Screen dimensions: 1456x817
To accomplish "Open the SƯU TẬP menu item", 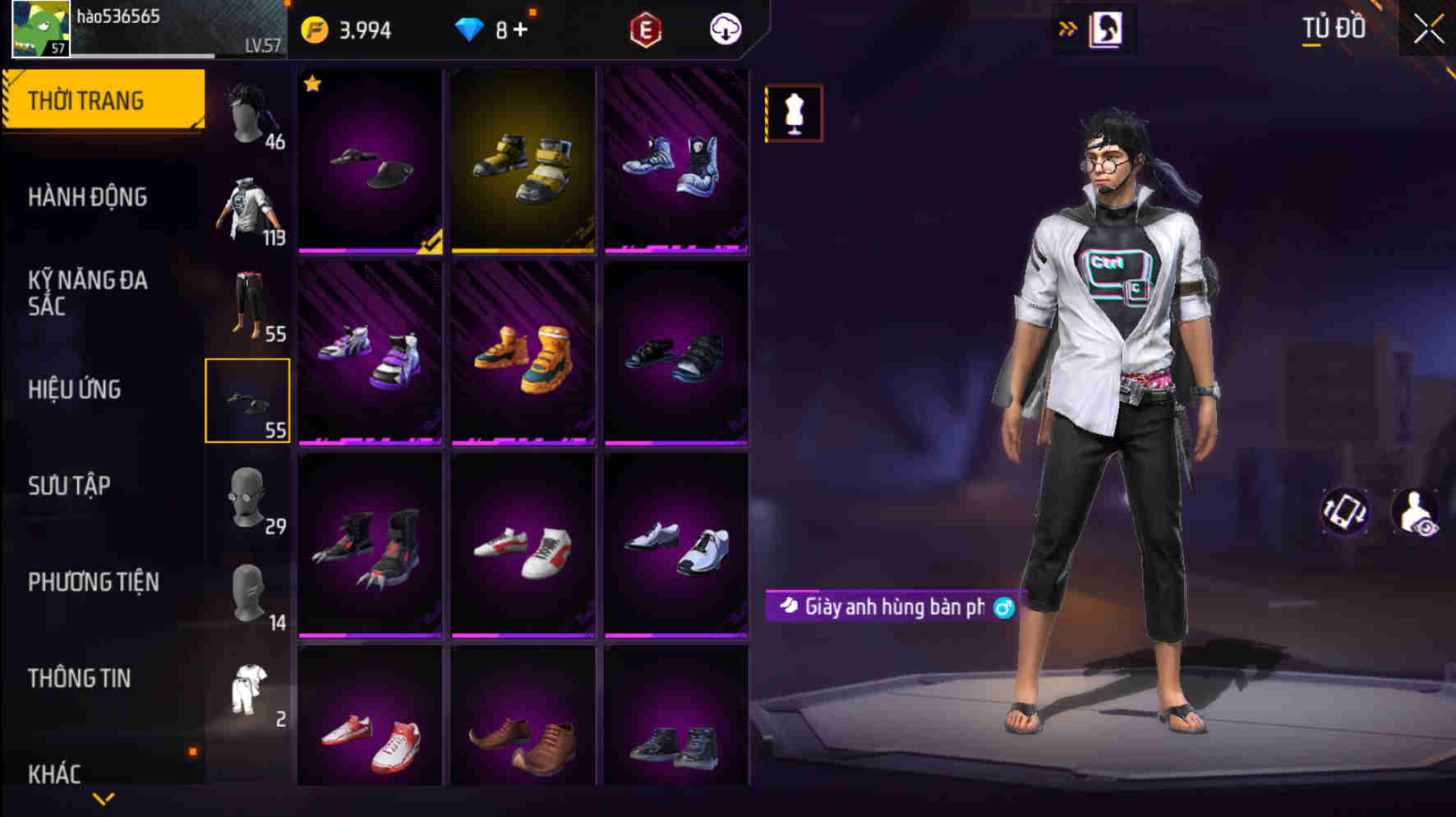I will pos(71,487).
